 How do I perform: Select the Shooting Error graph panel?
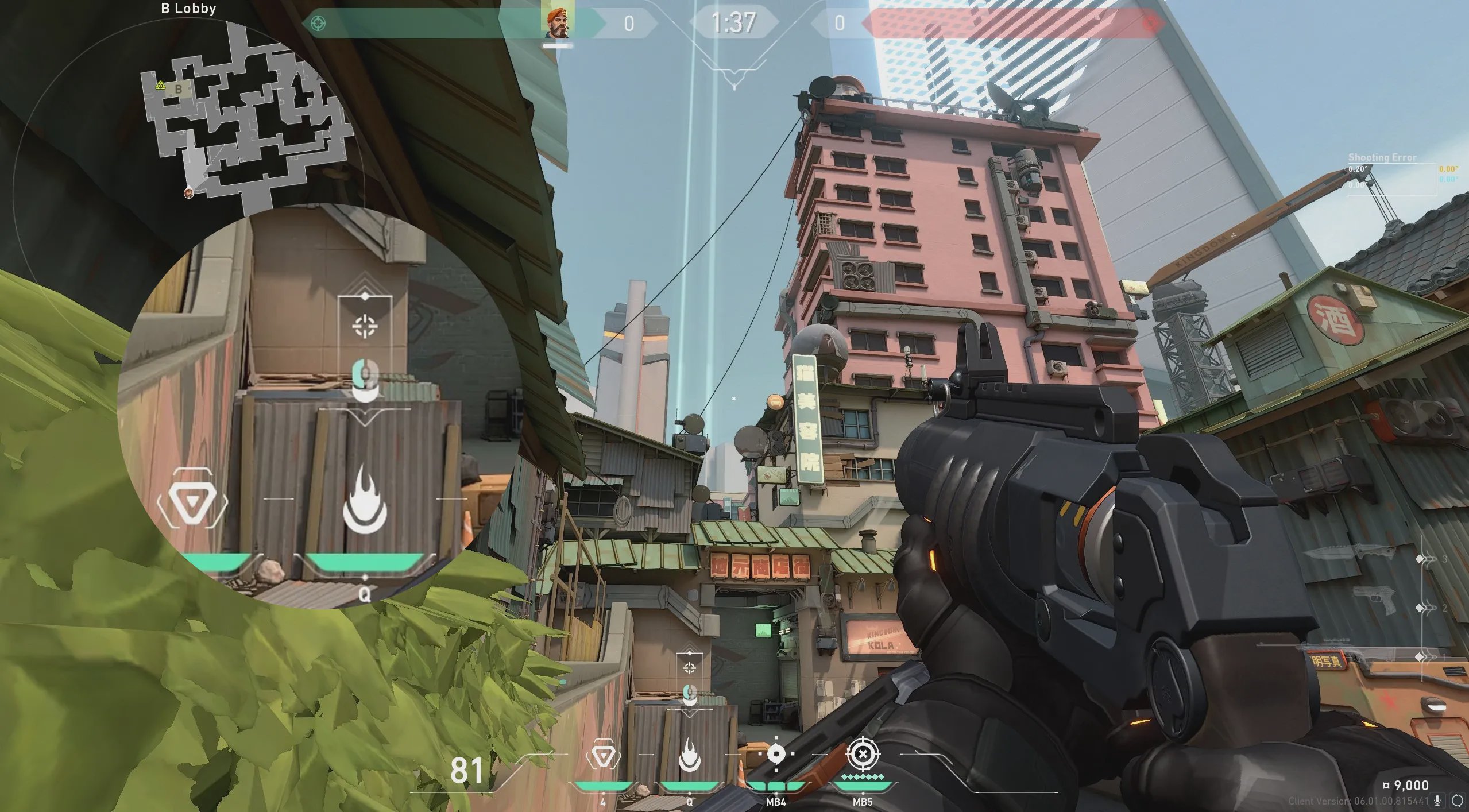coord(1392,179)
